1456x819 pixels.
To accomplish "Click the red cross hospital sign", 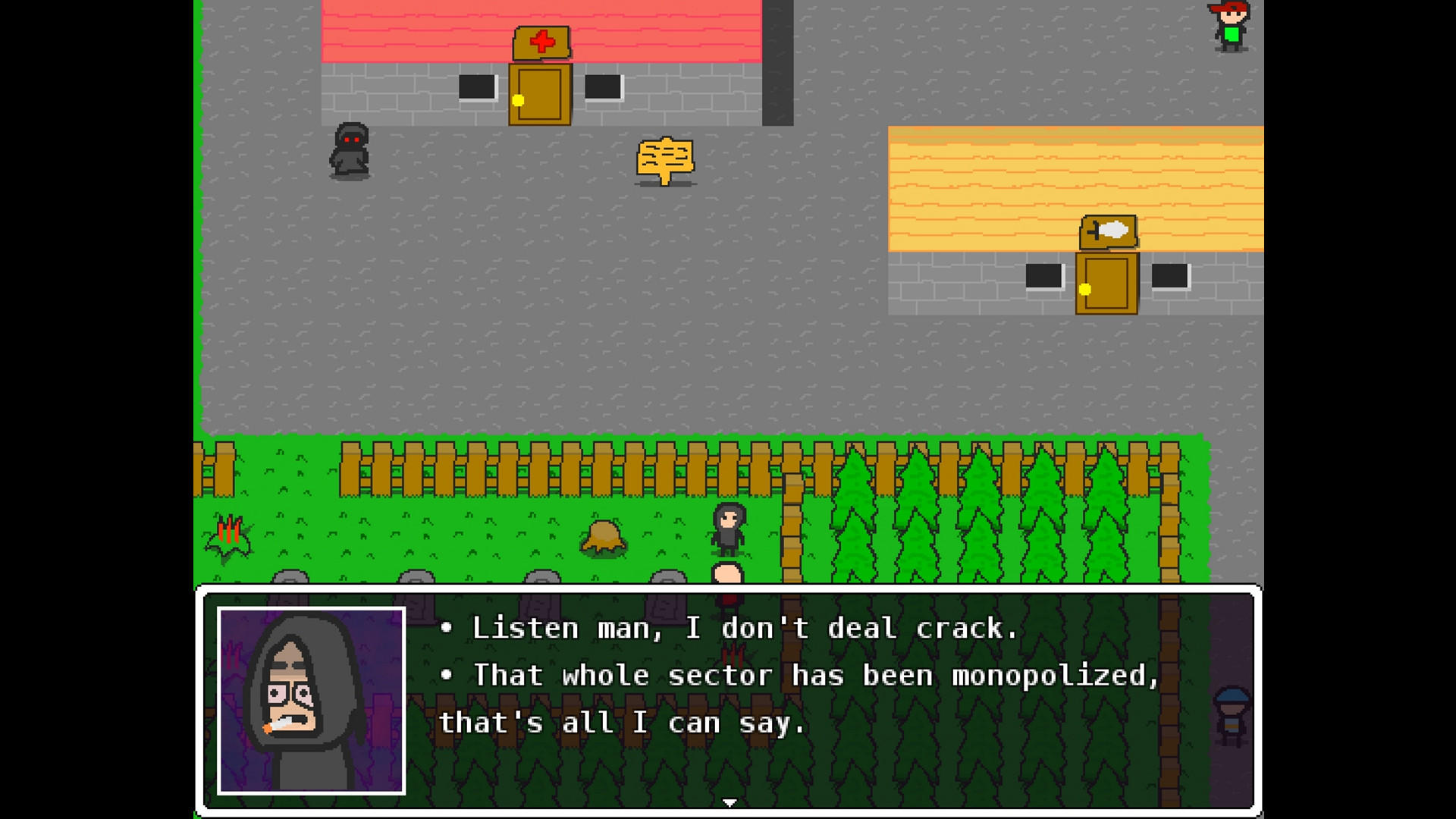I will point(539,41).
